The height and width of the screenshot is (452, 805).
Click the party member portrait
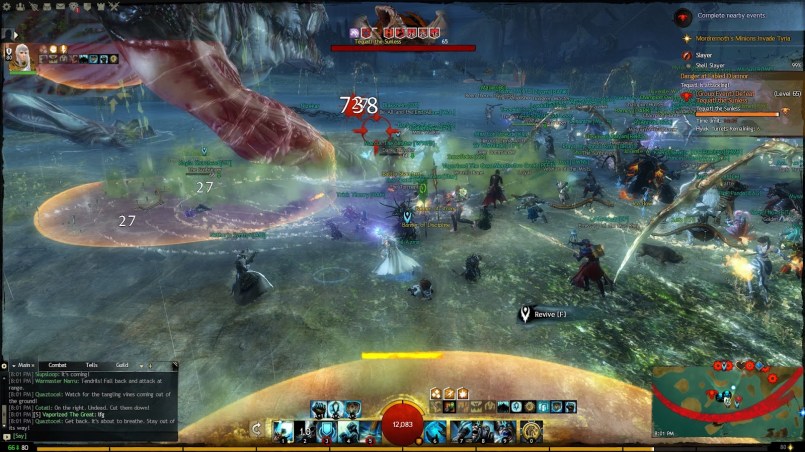pyautogui.click(x=20, y=55)
